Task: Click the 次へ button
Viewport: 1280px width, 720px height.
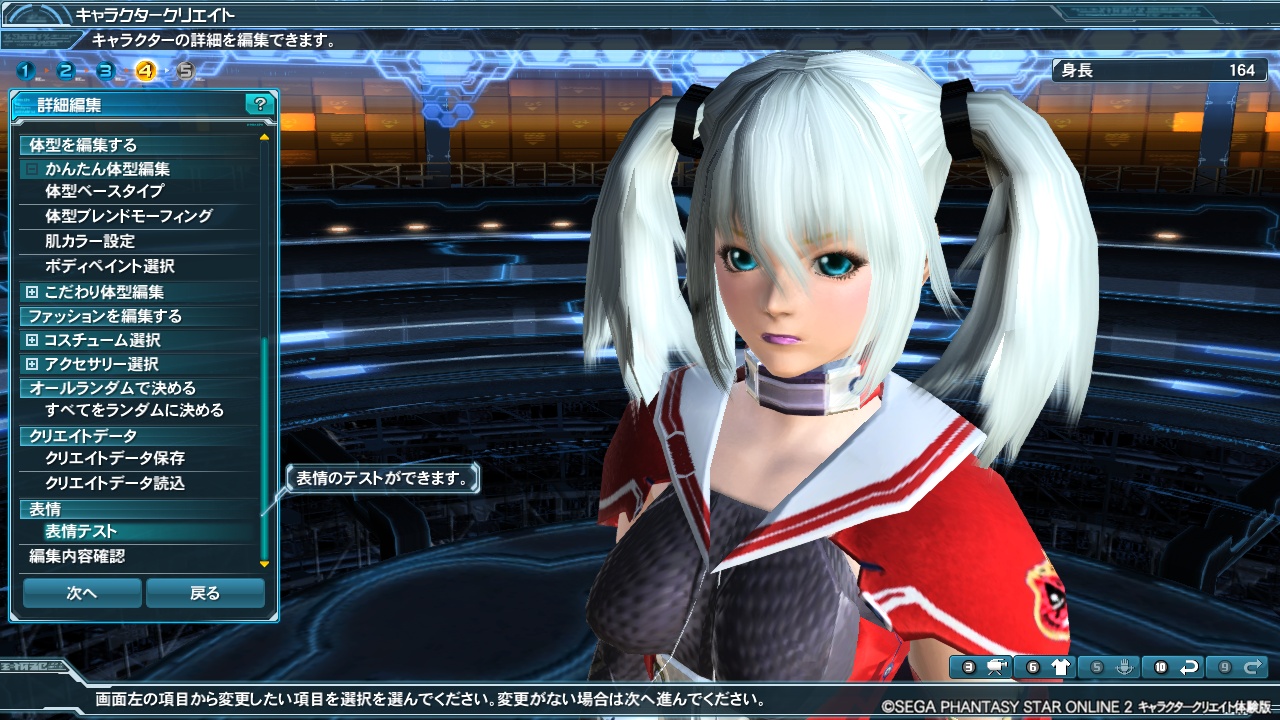Action: tap(82, 593)
